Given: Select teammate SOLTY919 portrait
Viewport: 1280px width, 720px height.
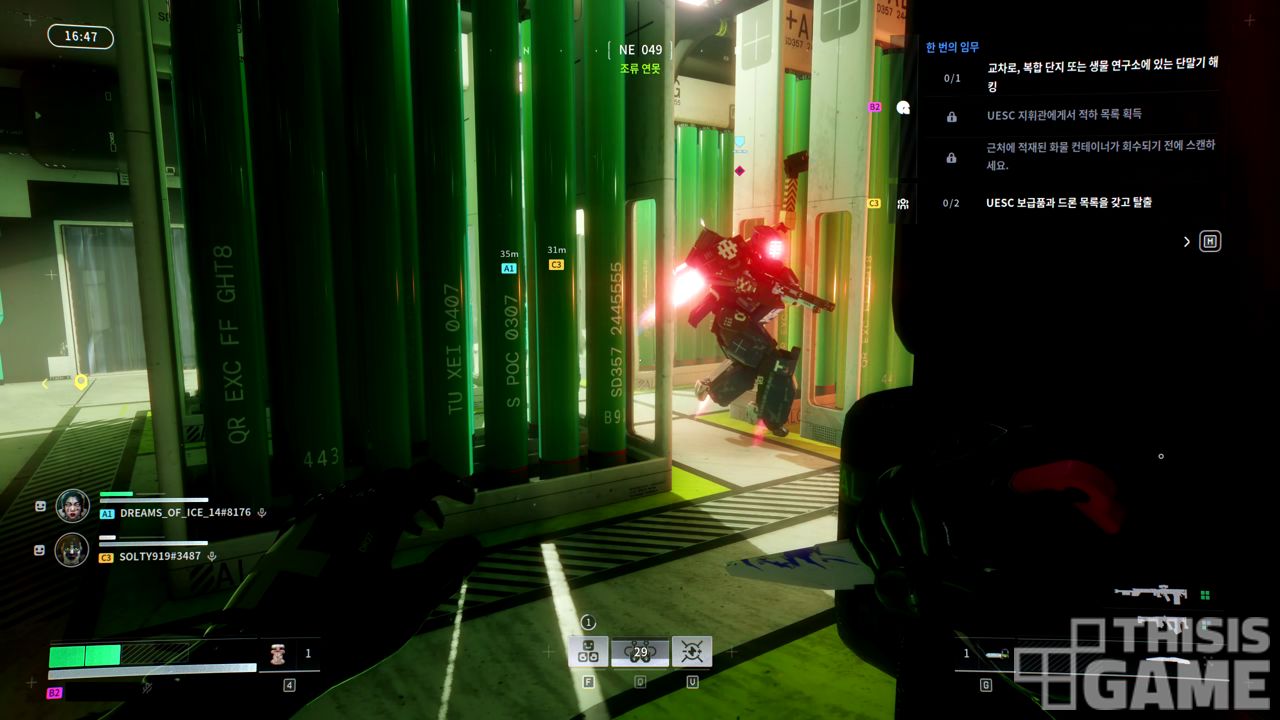Looking at the screenshot, I should [72, 550].
